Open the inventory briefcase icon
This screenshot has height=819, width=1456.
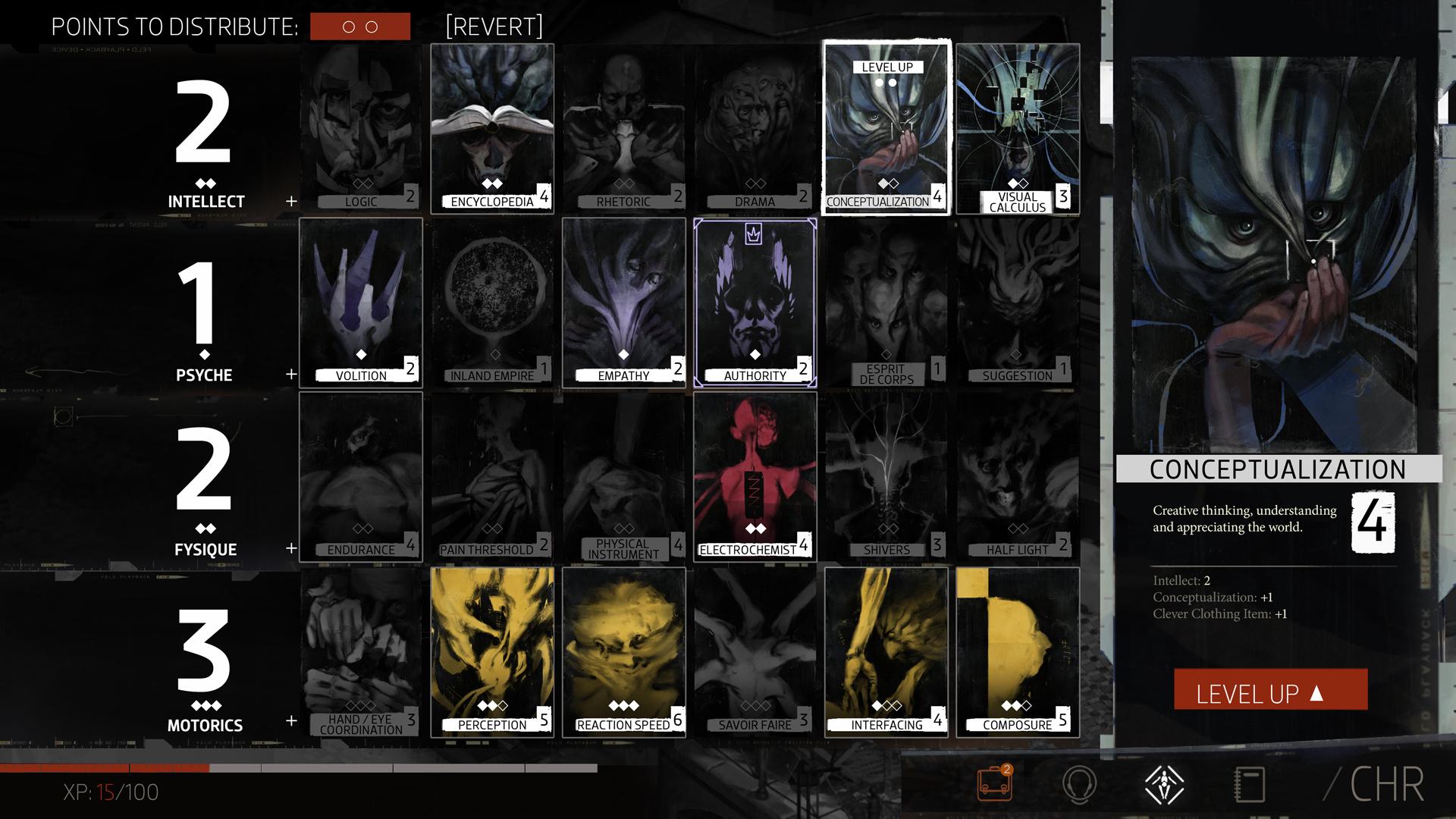point(994,784)
